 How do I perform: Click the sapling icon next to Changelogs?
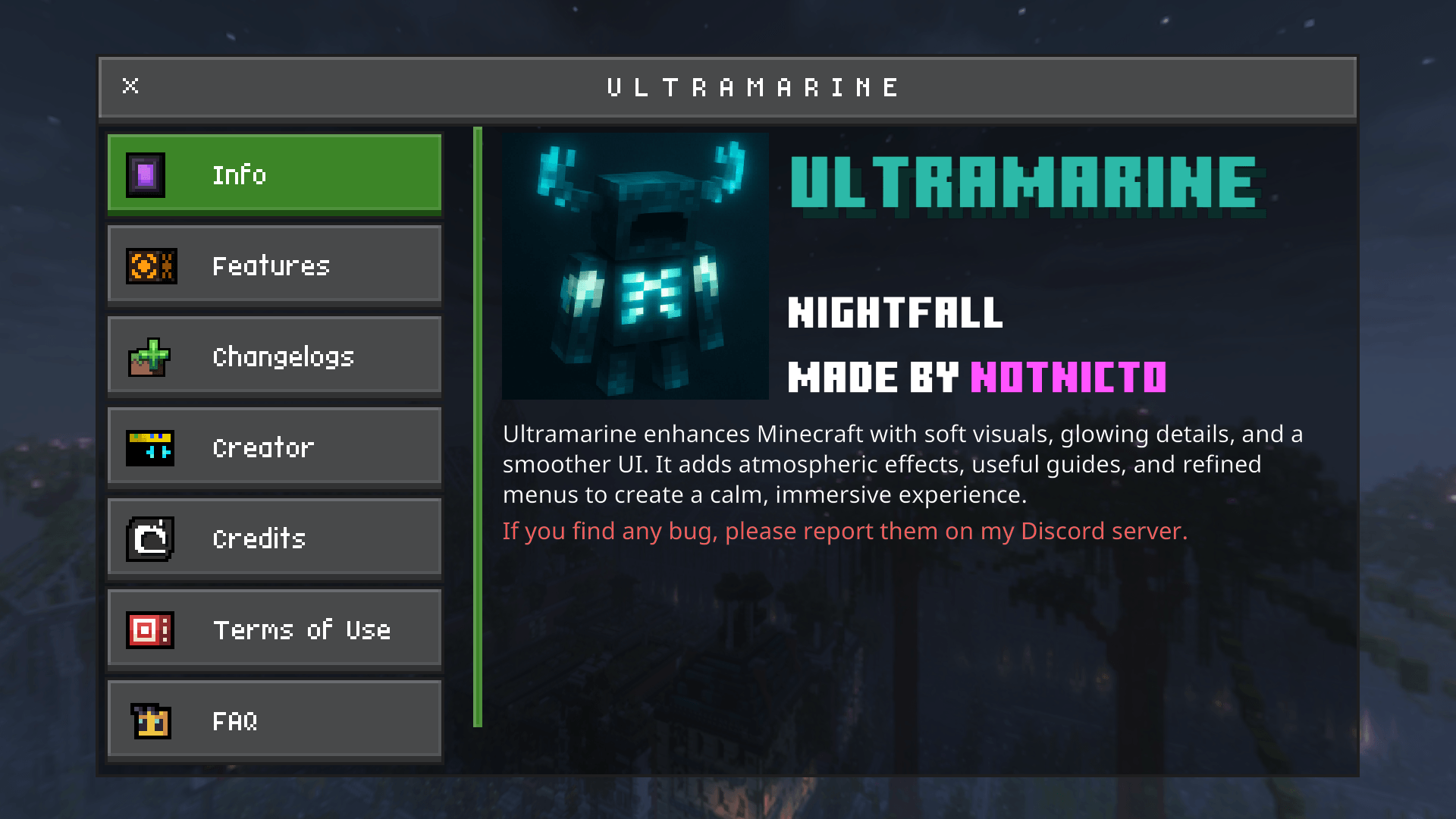point(149,356)
